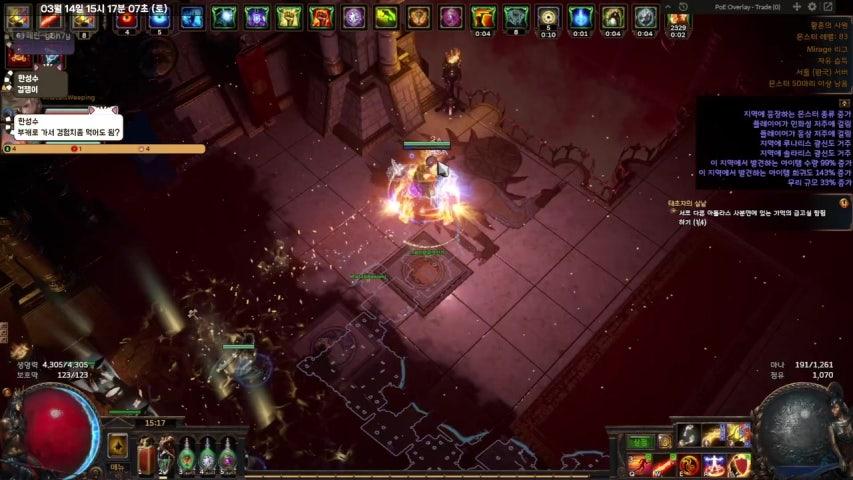Viewport: 853px width, 480px height.
Task: Select the quest tracker objective text
Action: point(760,216)
